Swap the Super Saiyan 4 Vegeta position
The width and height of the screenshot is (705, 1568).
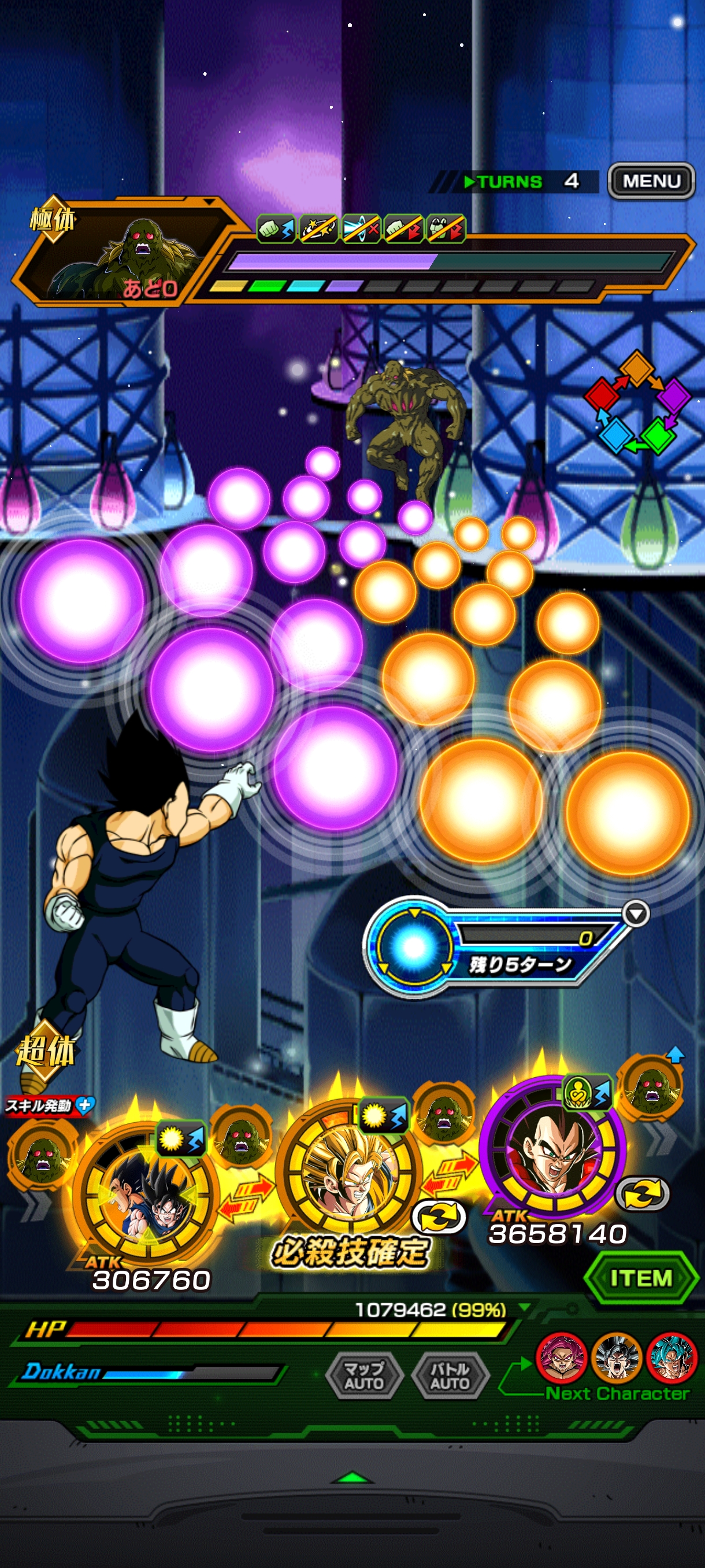click(643, 1194)
